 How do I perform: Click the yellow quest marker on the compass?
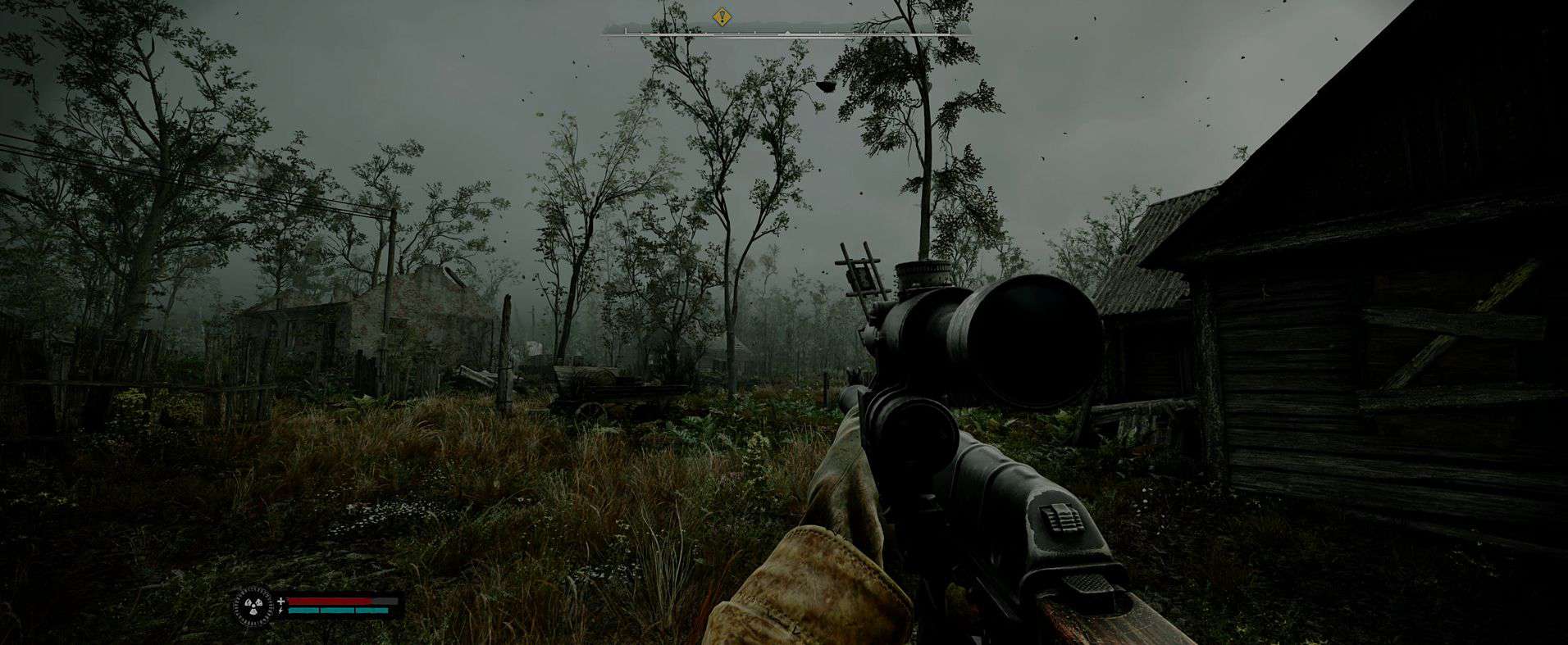tap(721, 16)
